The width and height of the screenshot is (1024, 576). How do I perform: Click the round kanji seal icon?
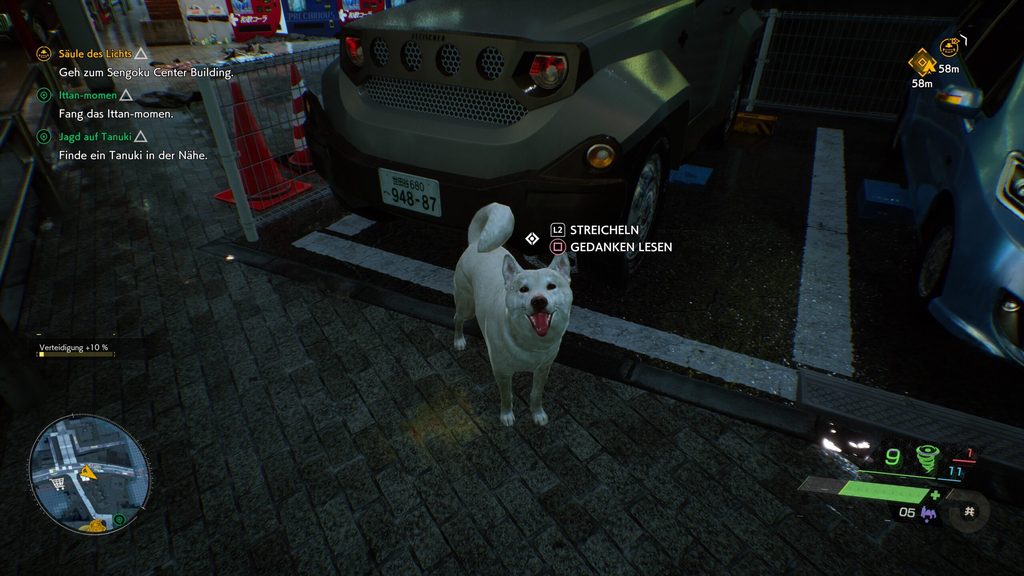[968, 511]
